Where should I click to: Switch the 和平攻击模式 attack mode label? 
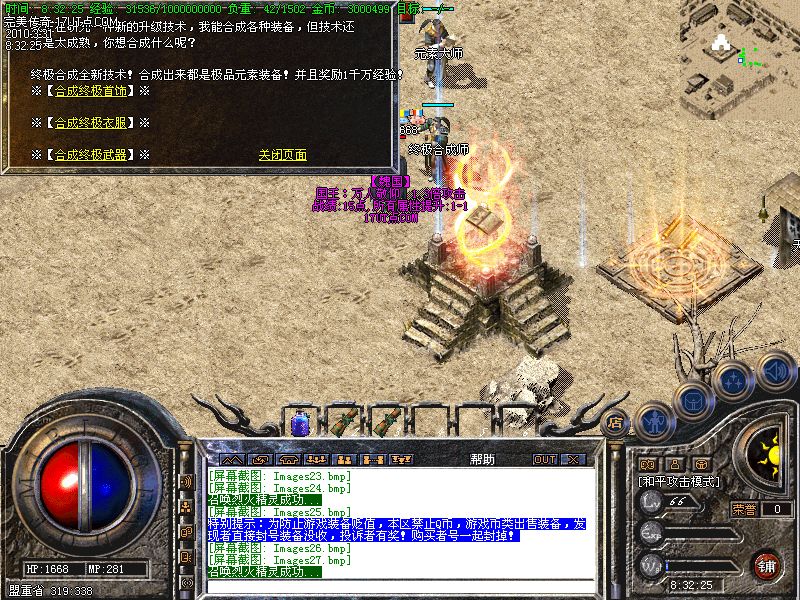(x=680, y=481)
